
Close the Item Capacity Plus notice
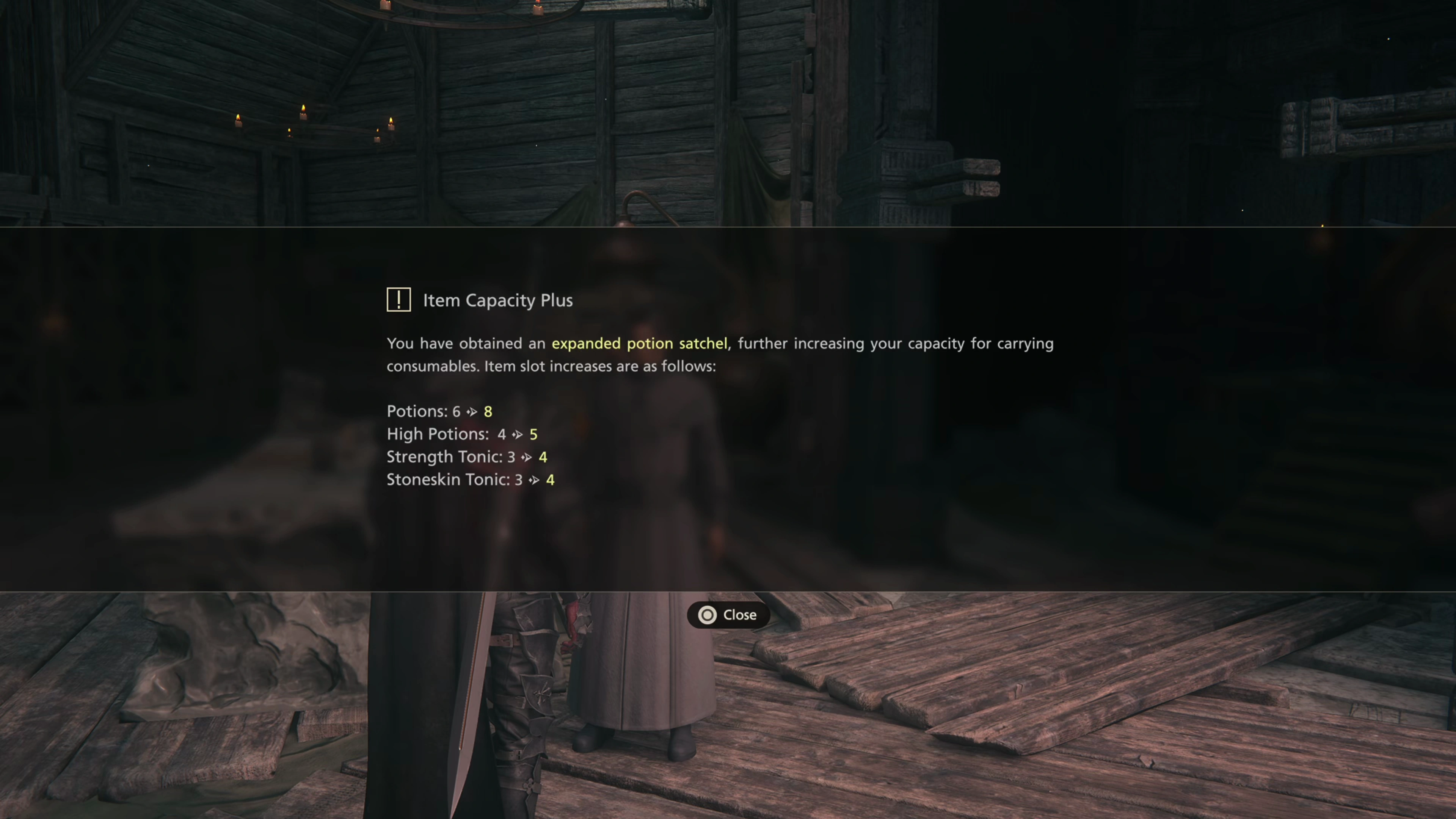[728, 615]
